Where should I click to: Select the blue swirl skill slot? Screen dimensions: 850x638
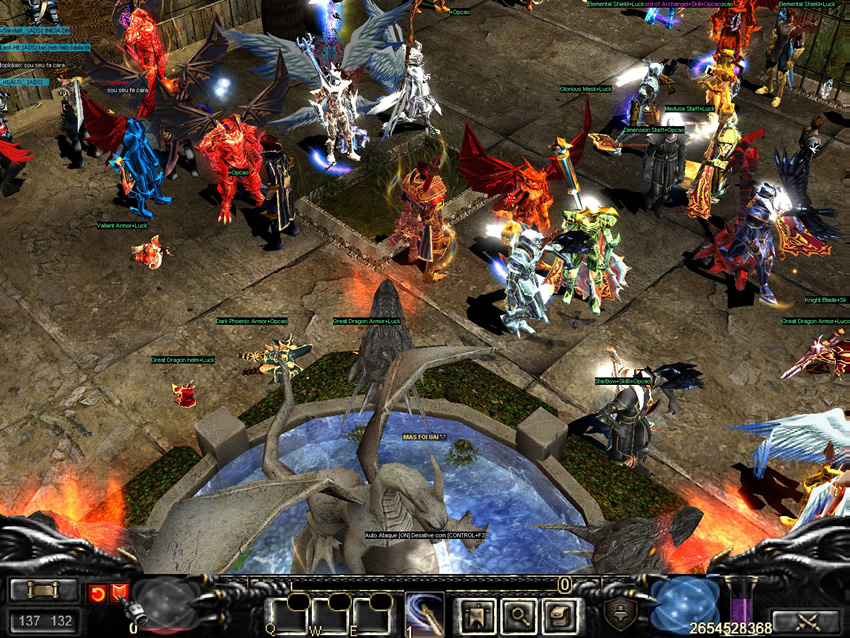point(424,612)
